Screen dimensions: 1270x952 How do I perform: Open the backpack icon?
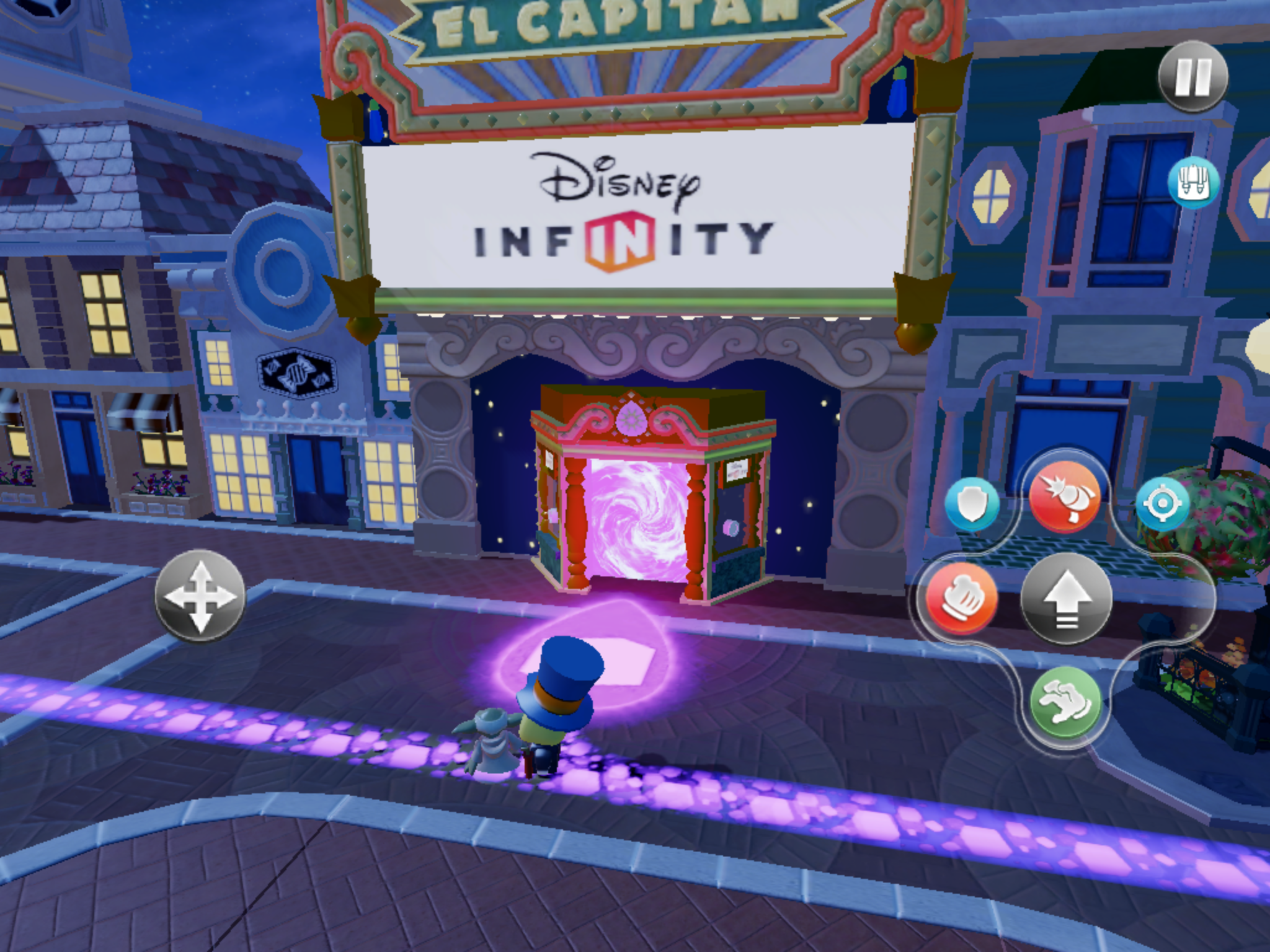click(x=1193, y=184)
